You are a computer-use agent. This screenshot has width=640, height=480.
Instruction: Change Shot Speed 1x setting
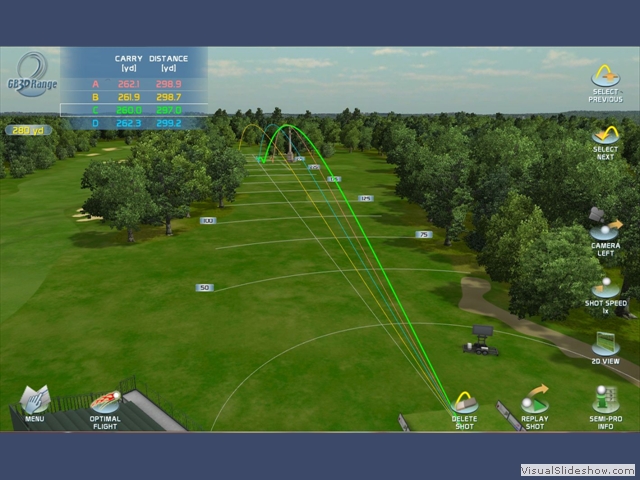click(x=605, y=290)
